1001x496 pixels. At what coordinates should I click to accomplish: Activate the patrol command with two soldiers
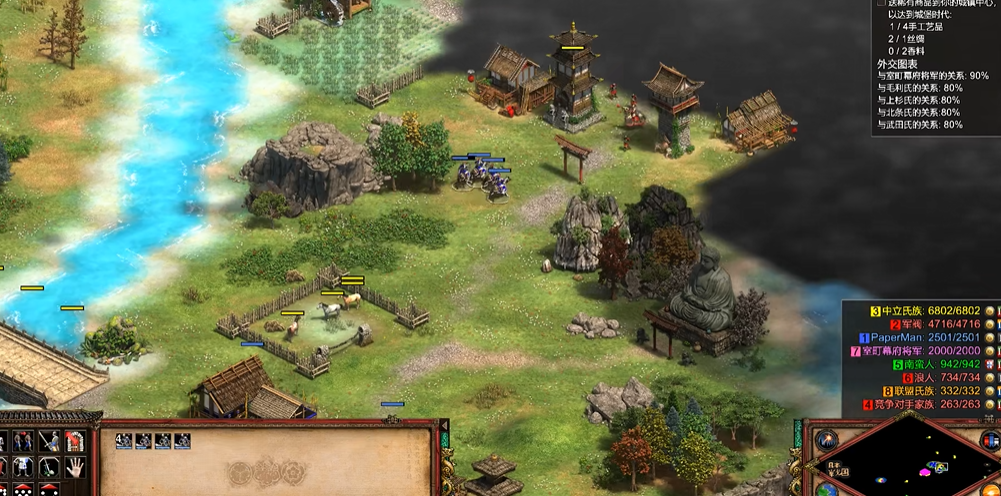point(25,441)
